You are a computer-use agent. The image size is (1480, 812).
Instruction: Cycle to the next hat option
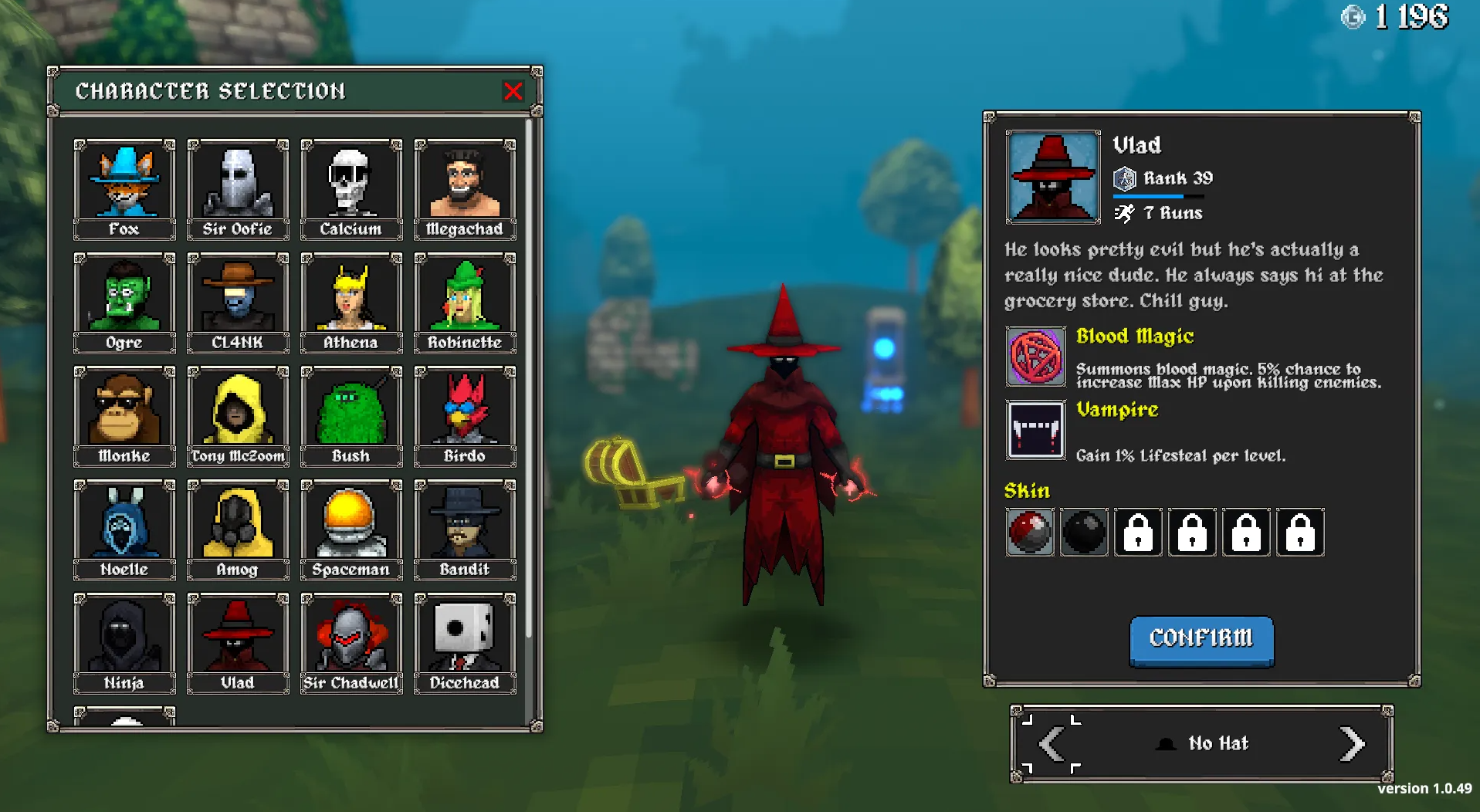(x=1352, y=743)
